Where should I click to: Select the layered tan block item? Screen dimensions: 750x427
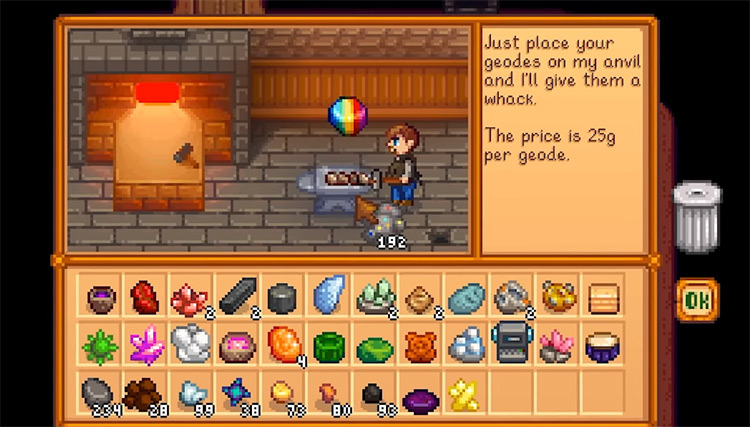click(603, 296)
